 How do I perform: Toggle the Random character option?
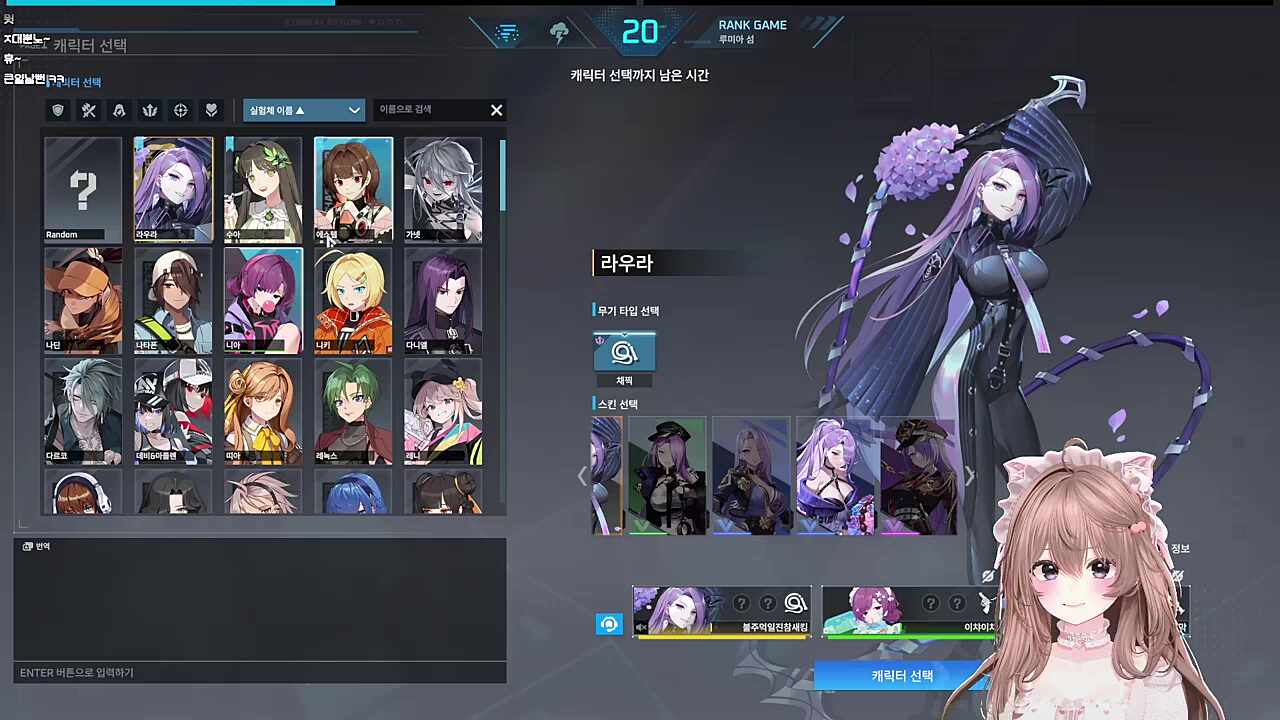82,190
